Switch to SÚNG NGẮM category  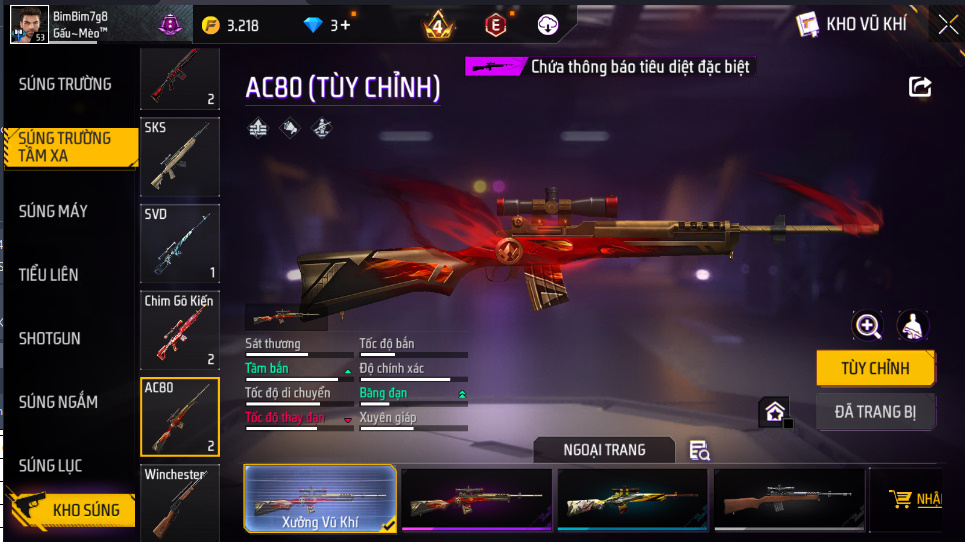tap(58, 402)
